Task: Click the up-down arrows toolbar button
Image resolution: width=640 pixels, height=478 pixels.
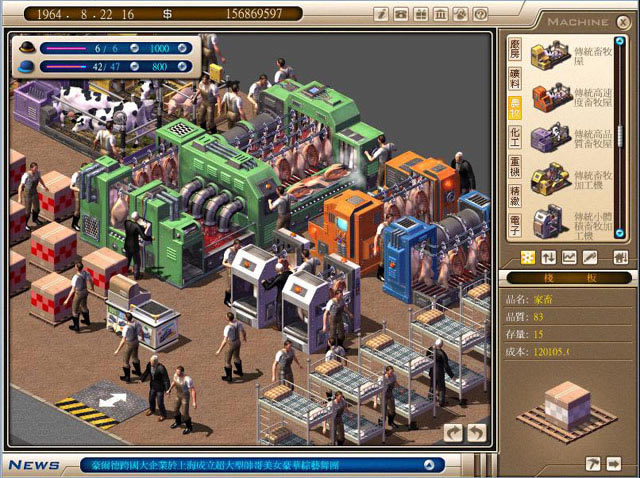Action: pos(549,257)
